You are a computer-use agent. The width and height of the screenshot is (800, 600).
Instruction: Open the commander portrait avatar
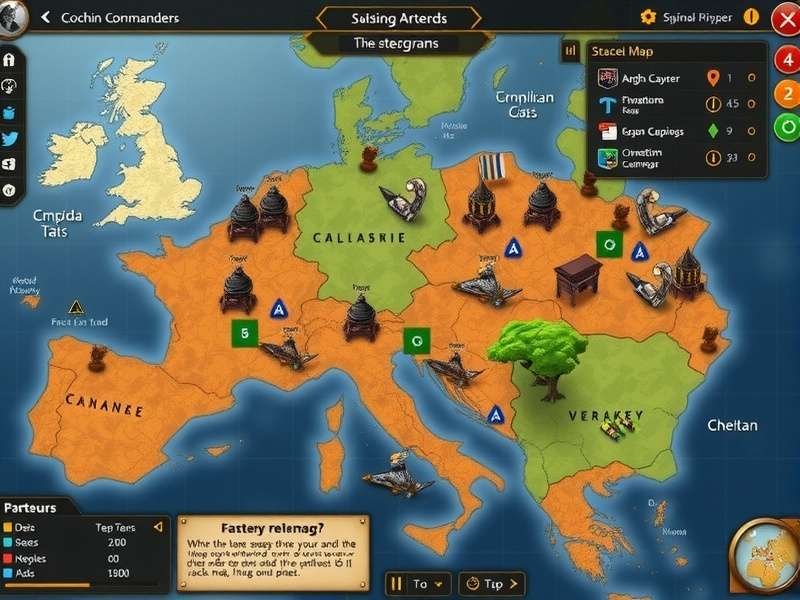(x=10, y=20)
